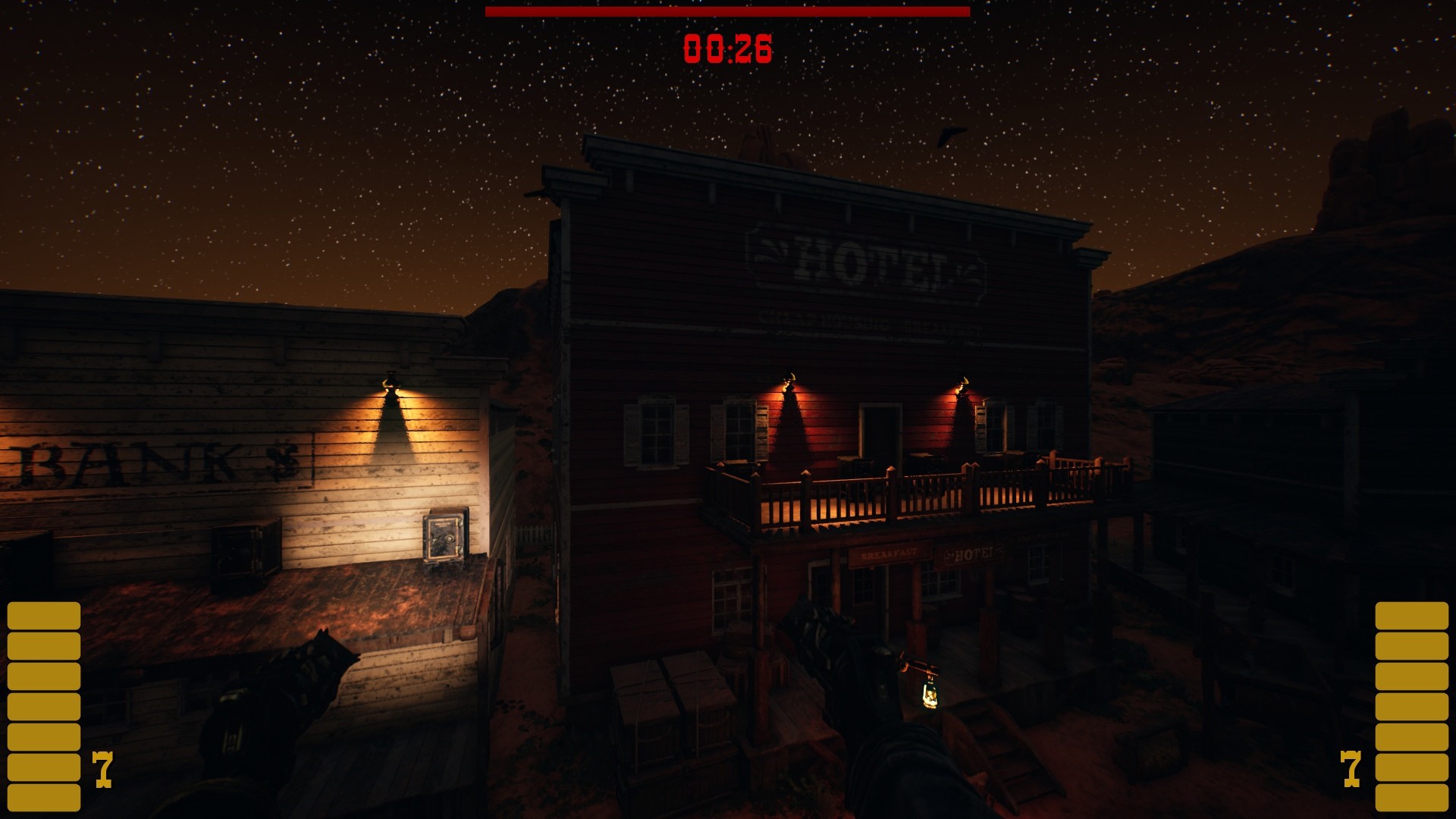Click the red countdown bar at top of screen
The image size is (1456, 819).
[x=728, y=12]
